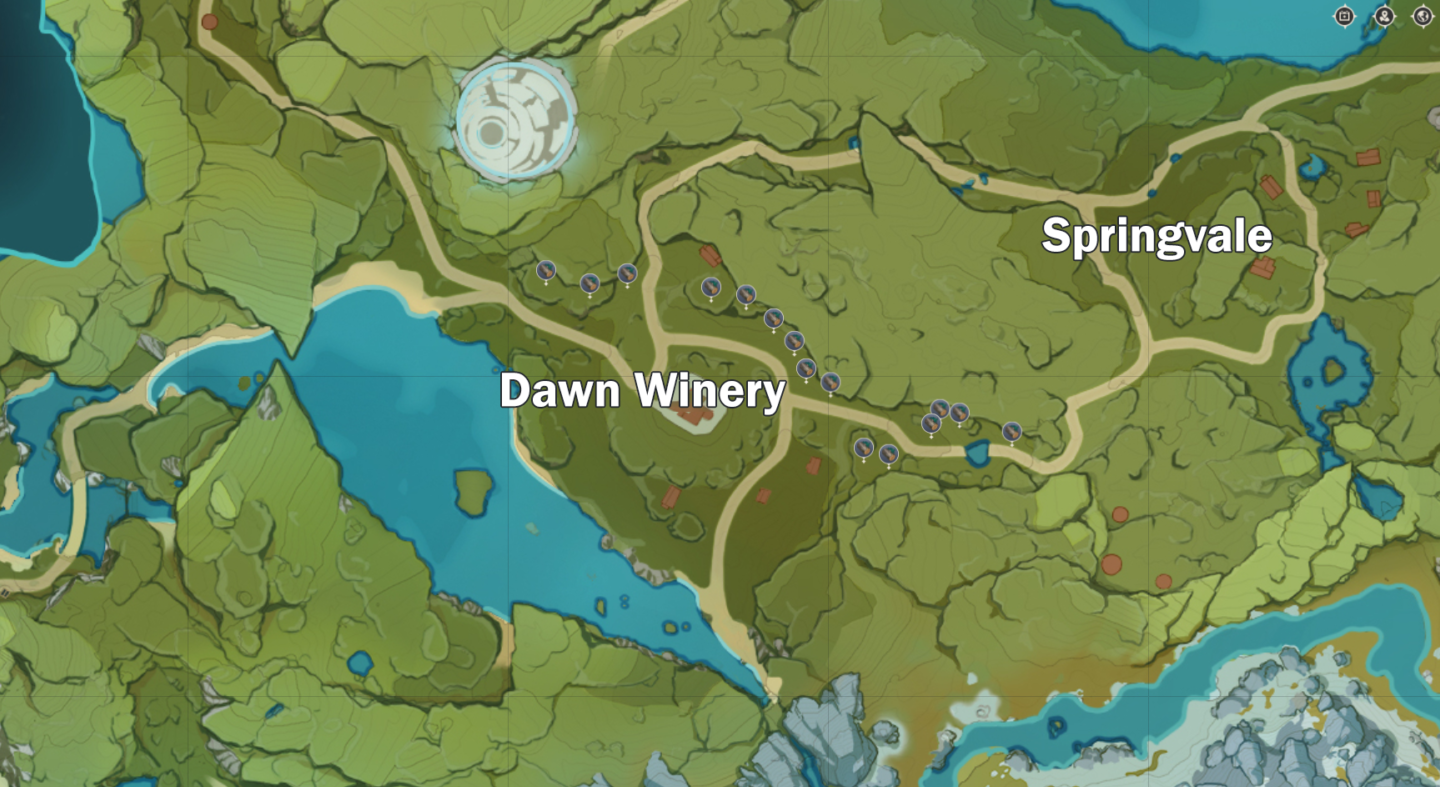The image size is (1440, 787).
Task: Click the Springvale location label
Action: pos(1156,238)
